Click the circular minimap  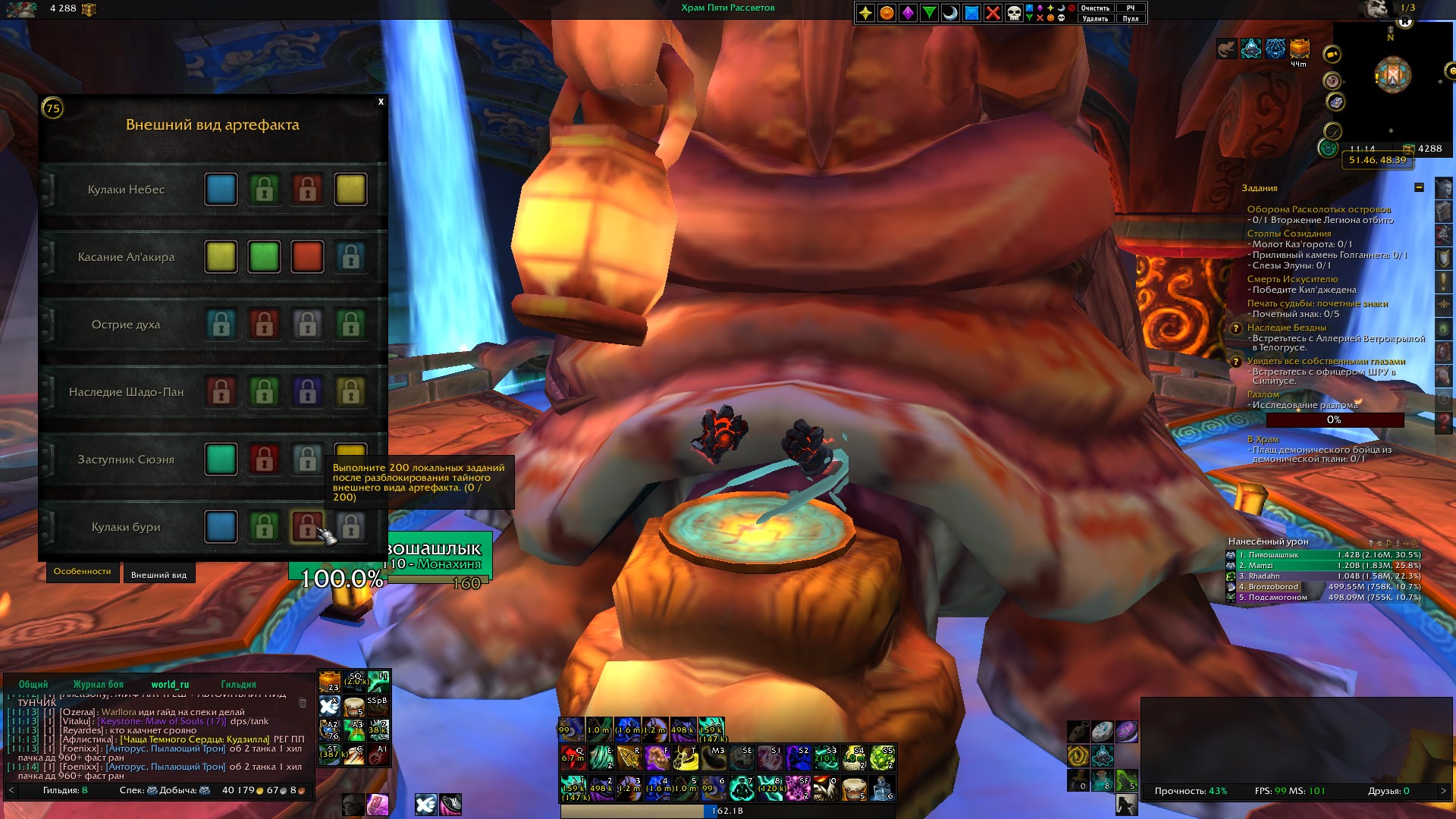[1393, 76]
